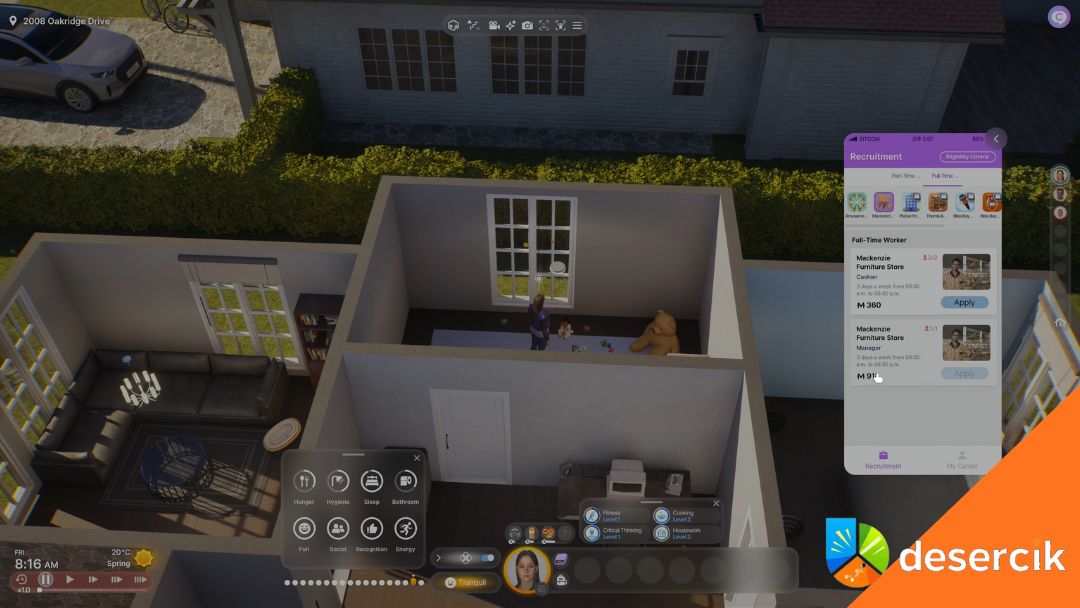
Task: Open the hamburger menu in top toolbar
Action: [x=577, y=25]
